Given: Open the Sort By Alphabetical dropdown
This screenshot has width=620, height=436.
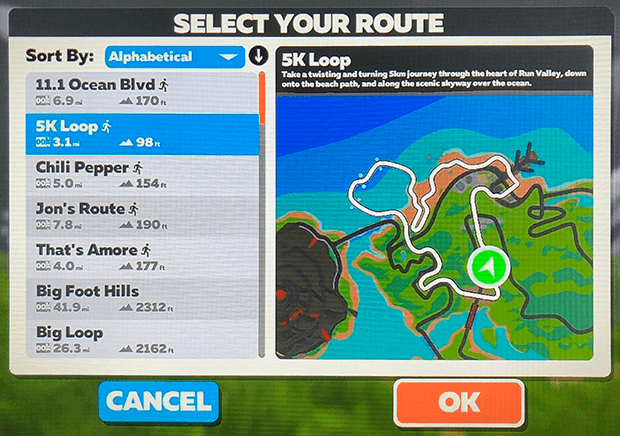Looking at the screenshot, I should (x=175, y=56).
